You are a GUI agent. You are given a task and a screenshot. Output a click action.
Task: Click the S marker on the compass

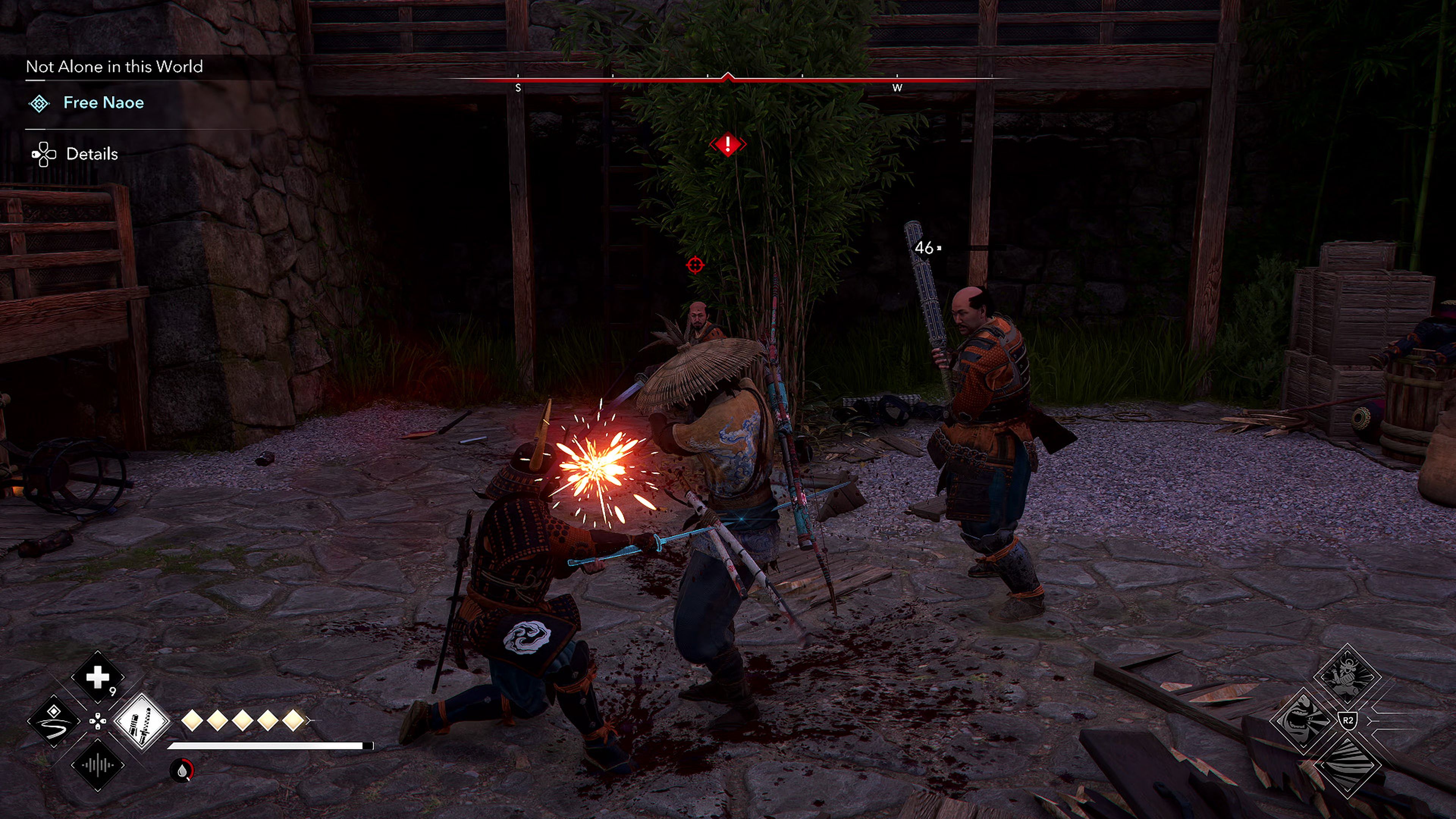click(x=519, y=88)
